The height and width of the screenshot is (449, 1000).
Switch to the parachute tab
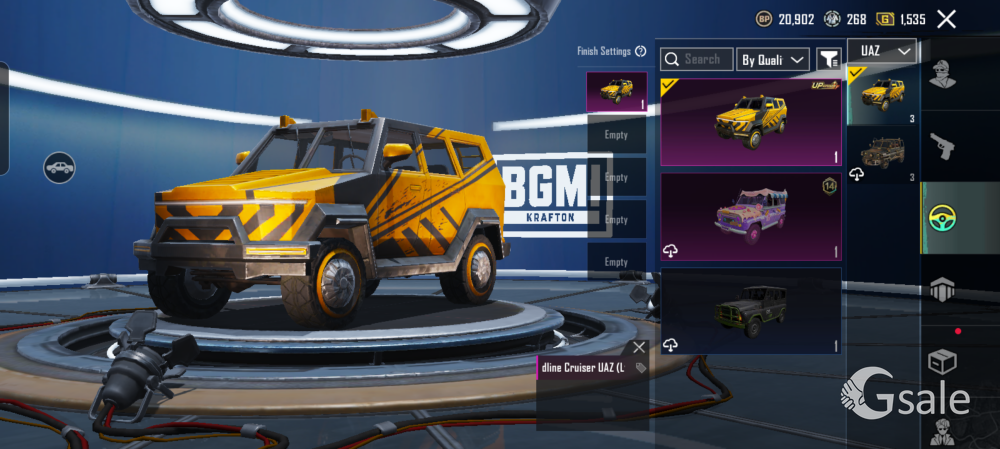pyautogui.click(x=940, y=289)
